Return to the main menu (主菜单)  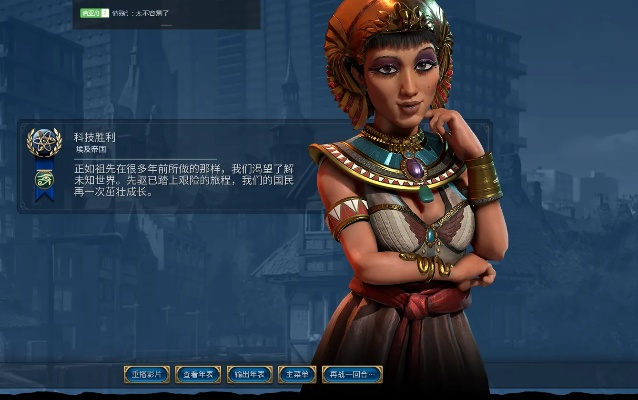coord(297,374)
